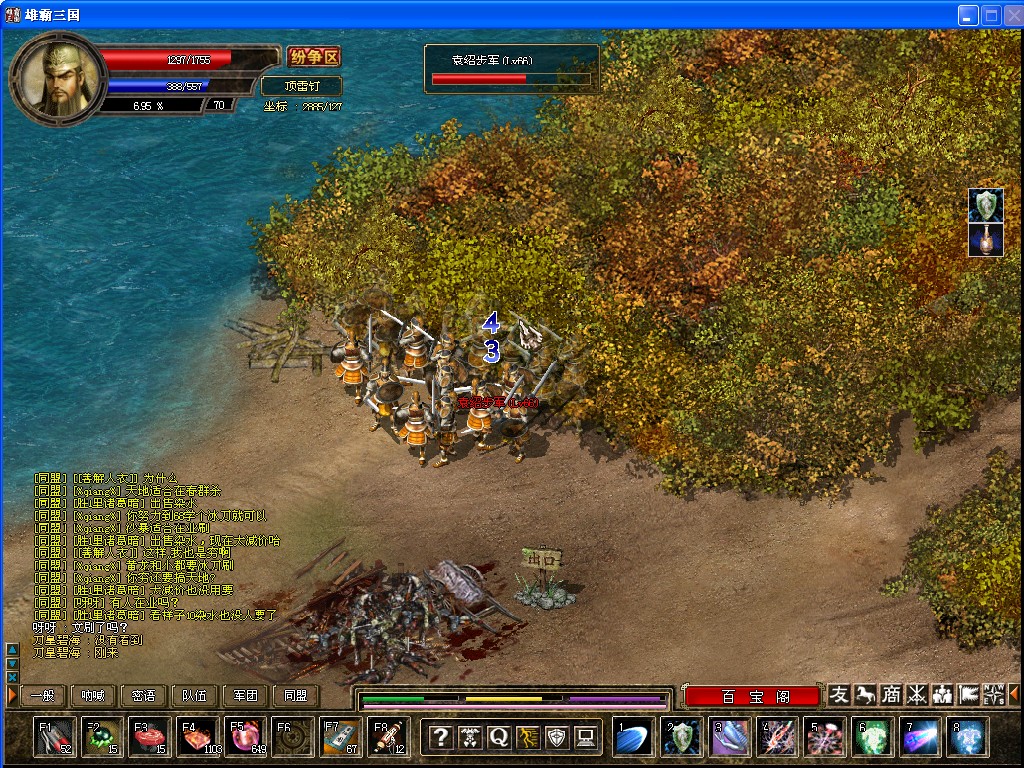Viewport: 1024px width, 768px height.
Task: Switch chat to the 一般 channel
Action: pos(43,696)
